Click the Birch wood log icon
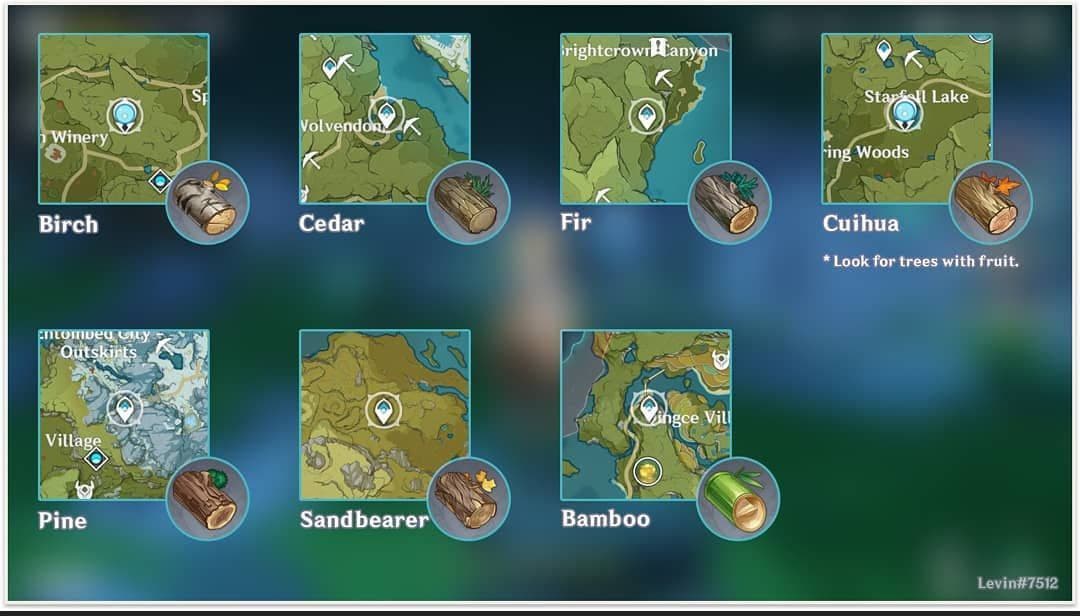1080x616 pixels. point(207,203)
